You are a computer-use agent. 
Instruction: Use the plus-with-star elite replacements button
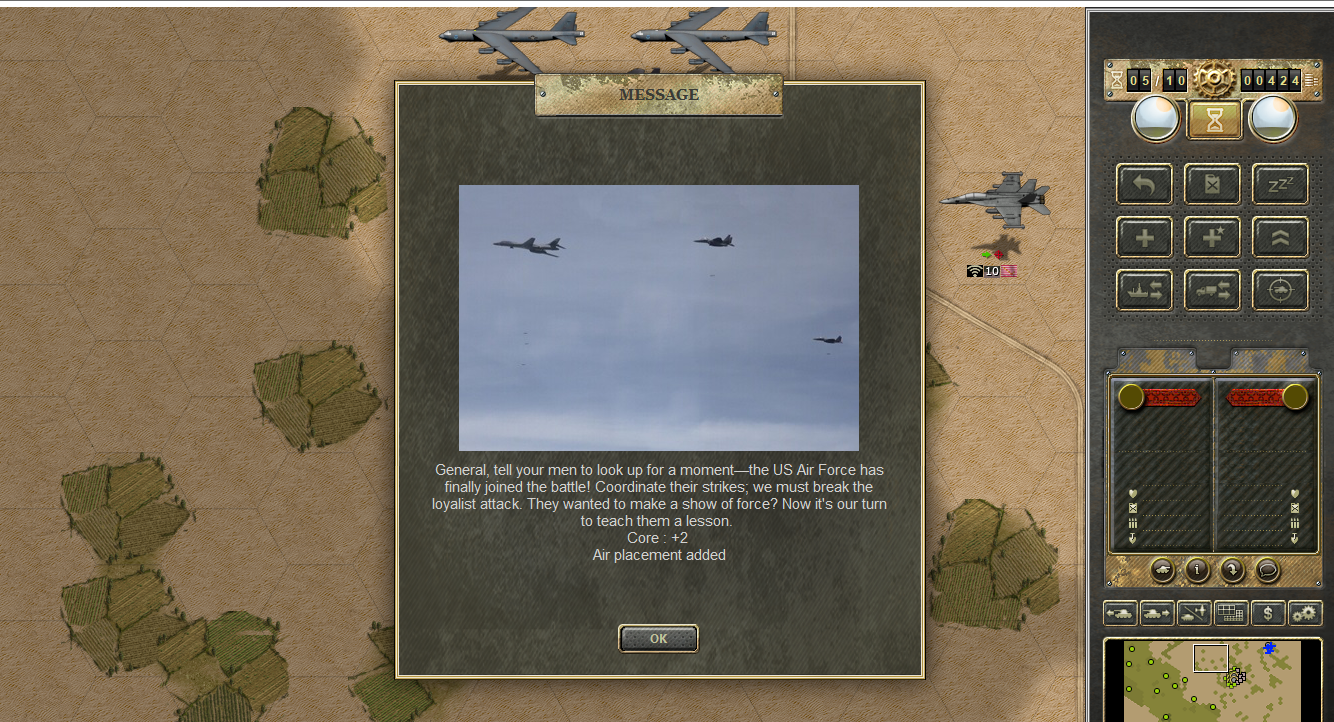(1212, 237)
